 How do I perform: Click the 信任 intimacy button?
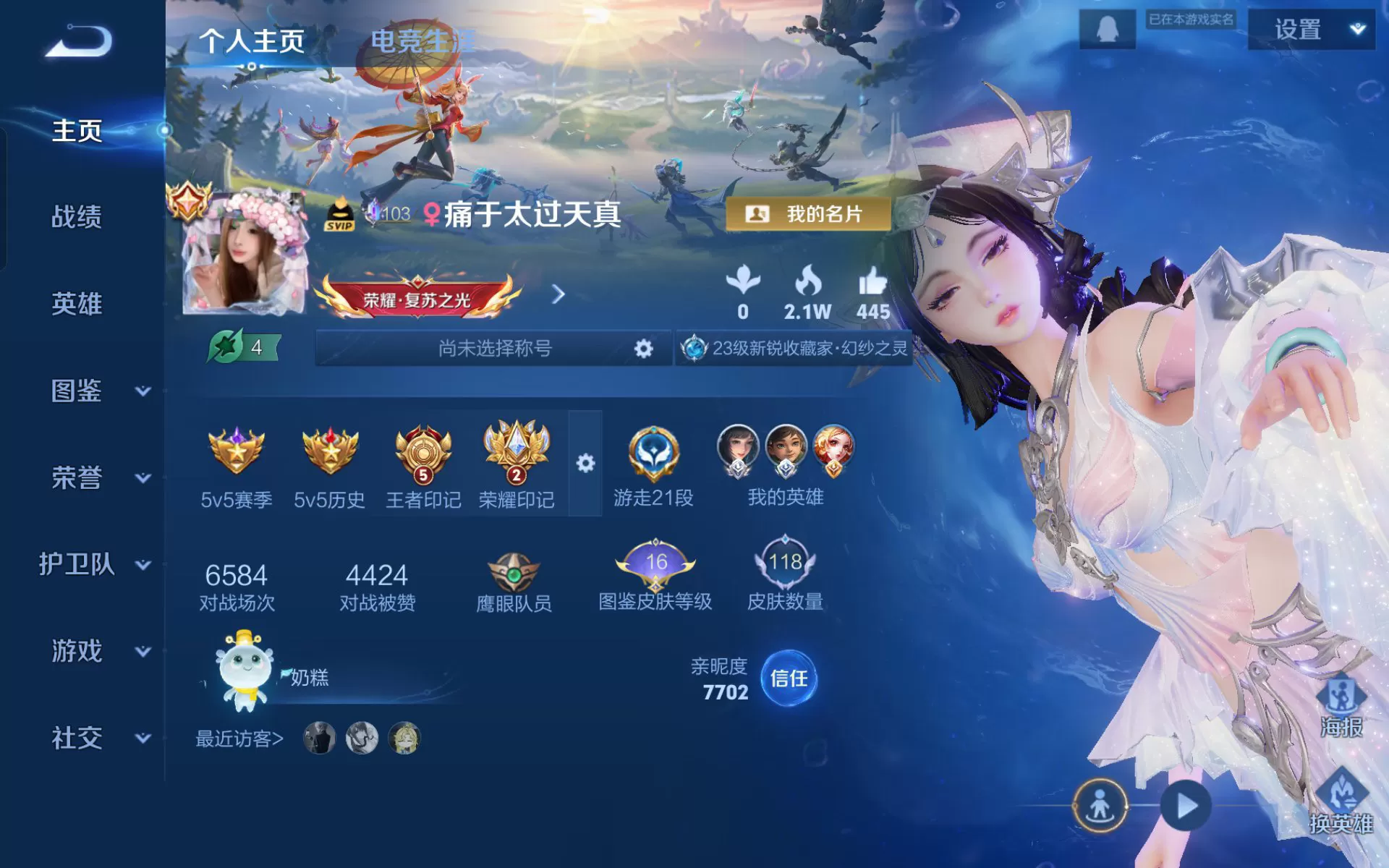click(x=789, y=678)
